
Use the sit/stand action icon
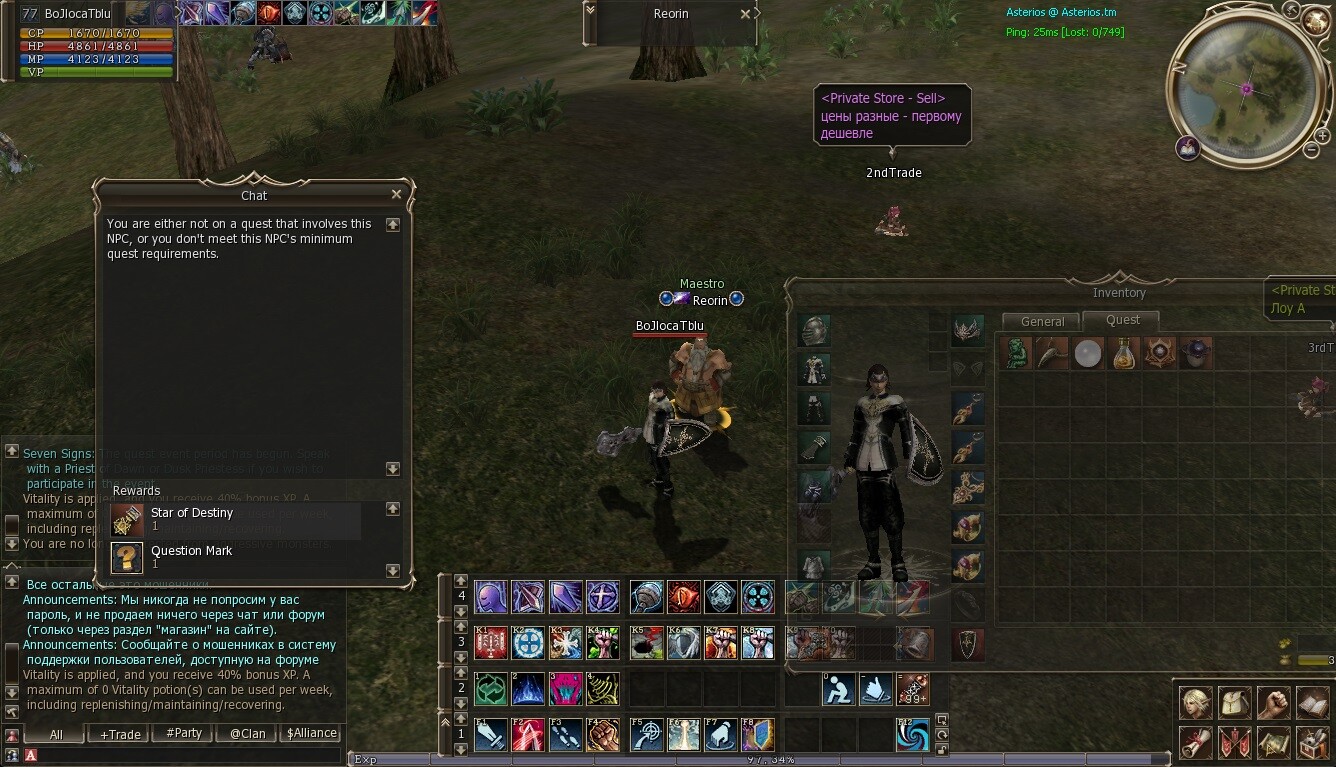click(839, 688)
